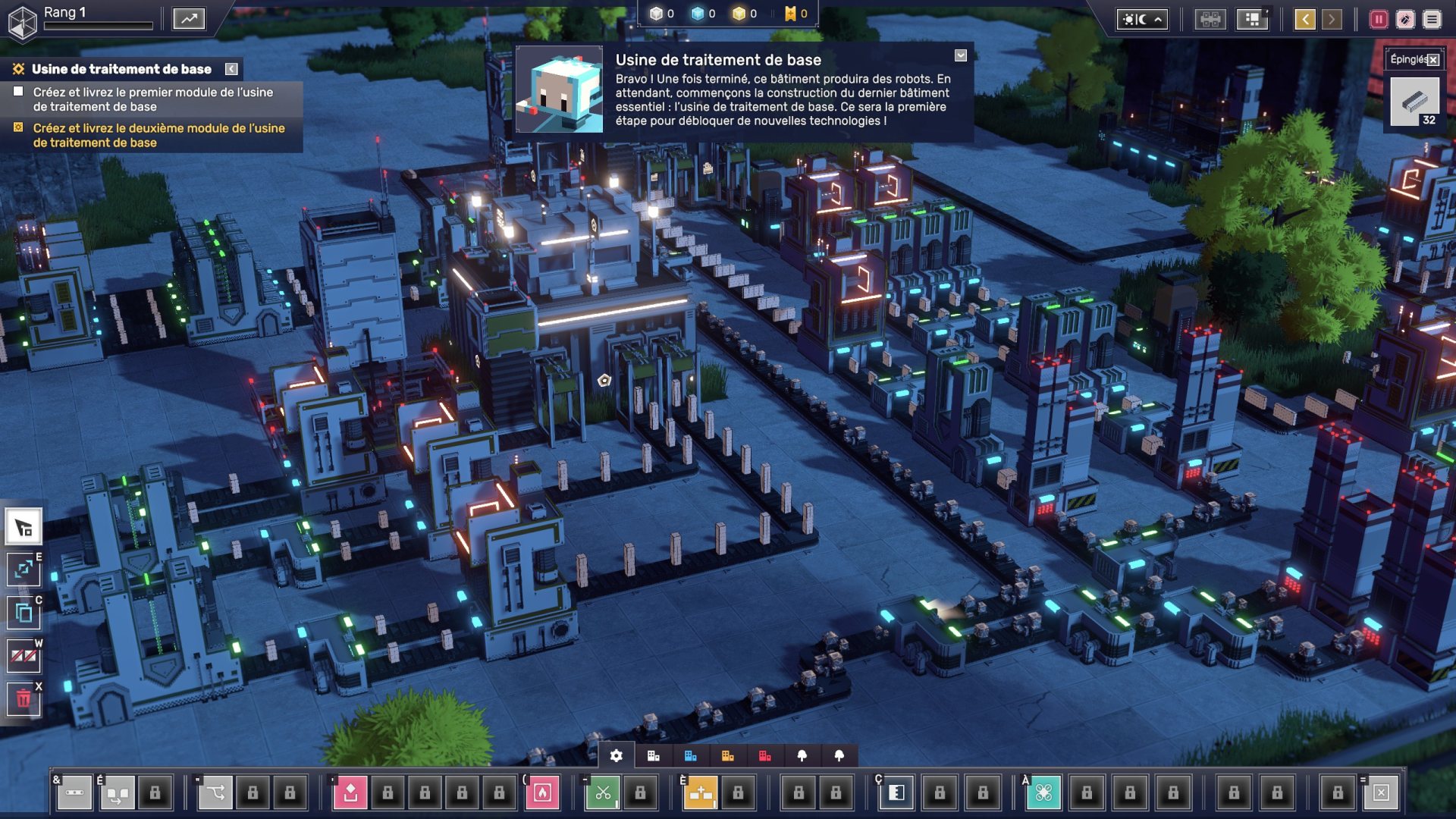The width and height of the screenshot is (1456, 819).
Task: Switch to the blue buildings tab
Action: click(690, 755)
